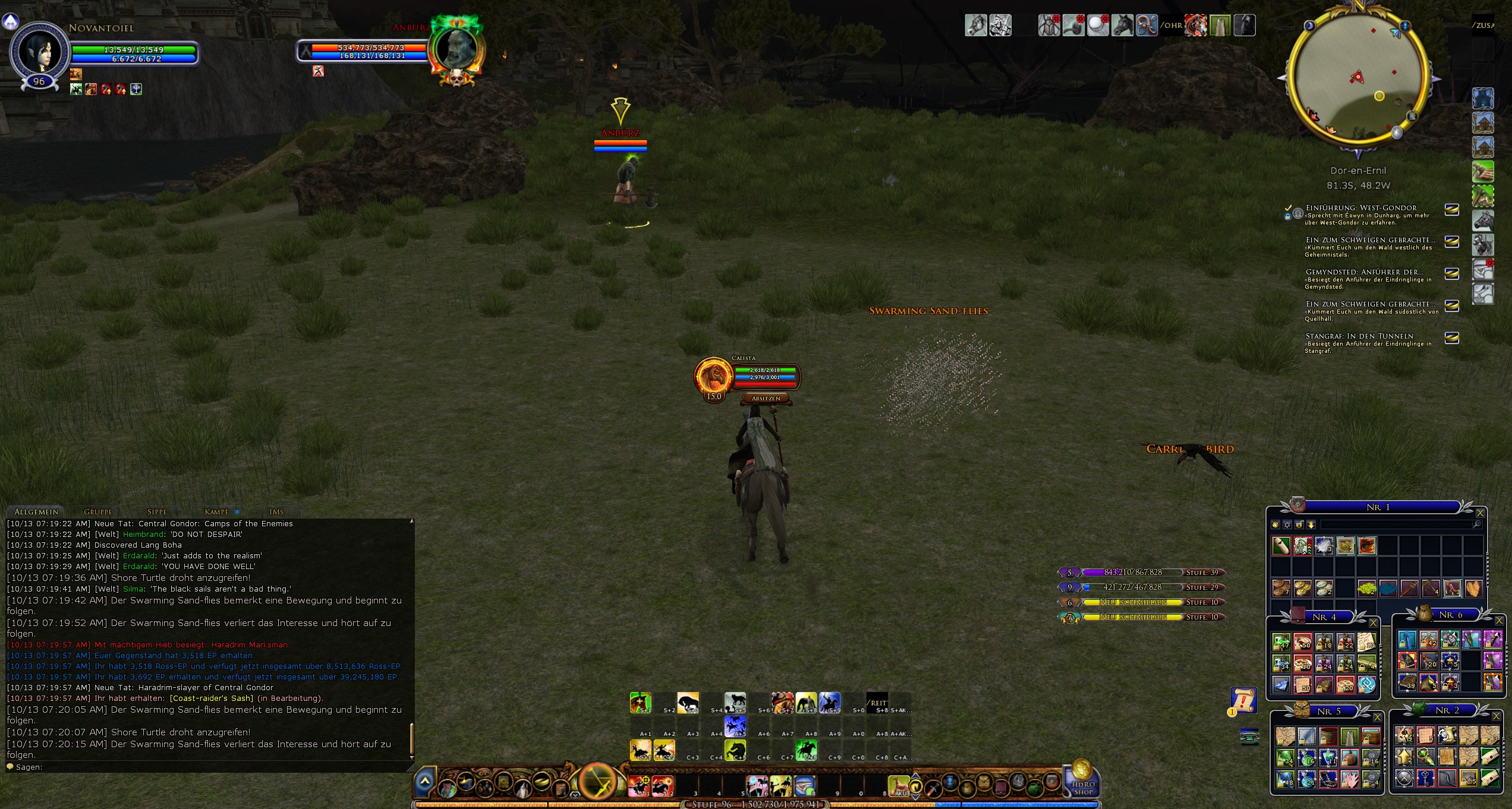Use the white feather stack in bag Nr. 1
This screenshot has width=1512, height=809.
coord(1324,545)
